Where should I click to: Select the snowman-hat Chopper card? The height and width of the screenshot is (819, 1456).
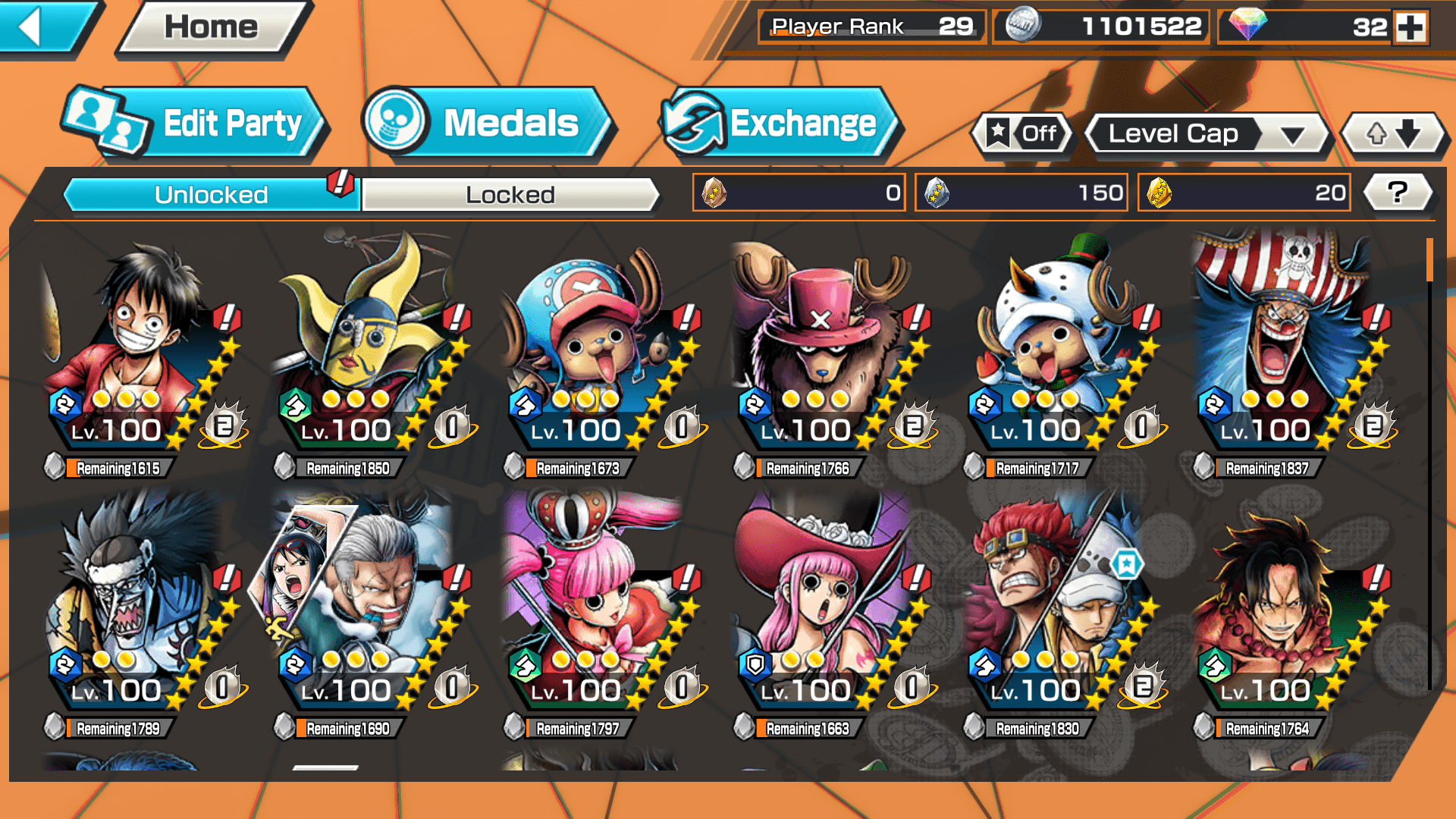(1058, 349)
